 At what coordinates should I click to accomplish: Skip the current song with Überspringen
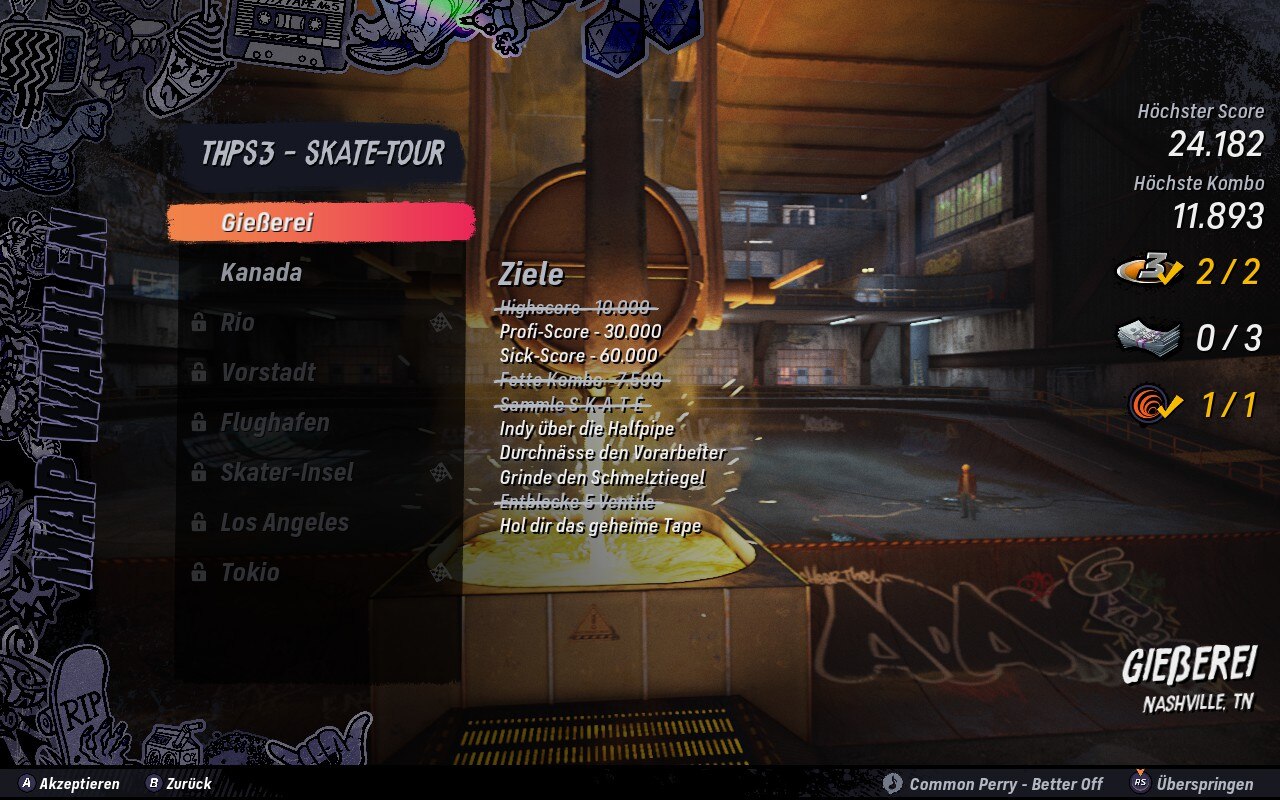[1192, 784]
